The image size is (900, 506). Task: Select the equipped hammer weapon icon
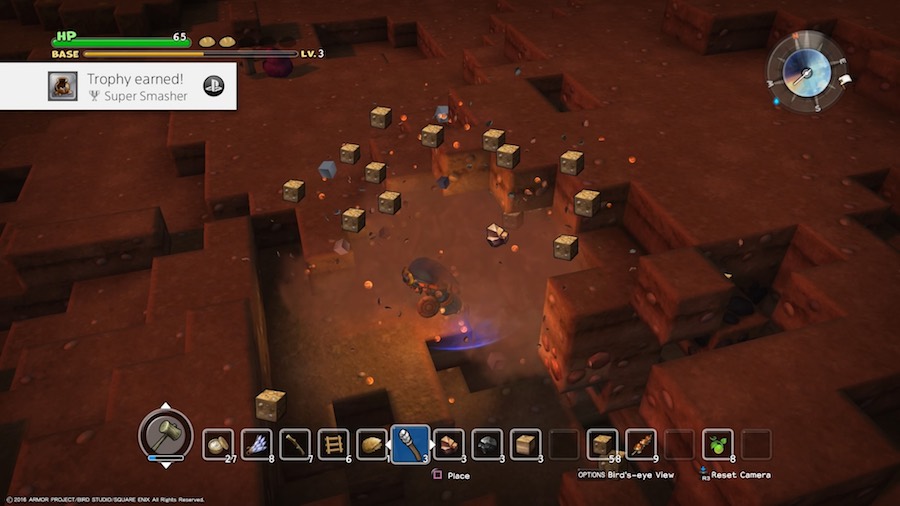click(165, 433)
